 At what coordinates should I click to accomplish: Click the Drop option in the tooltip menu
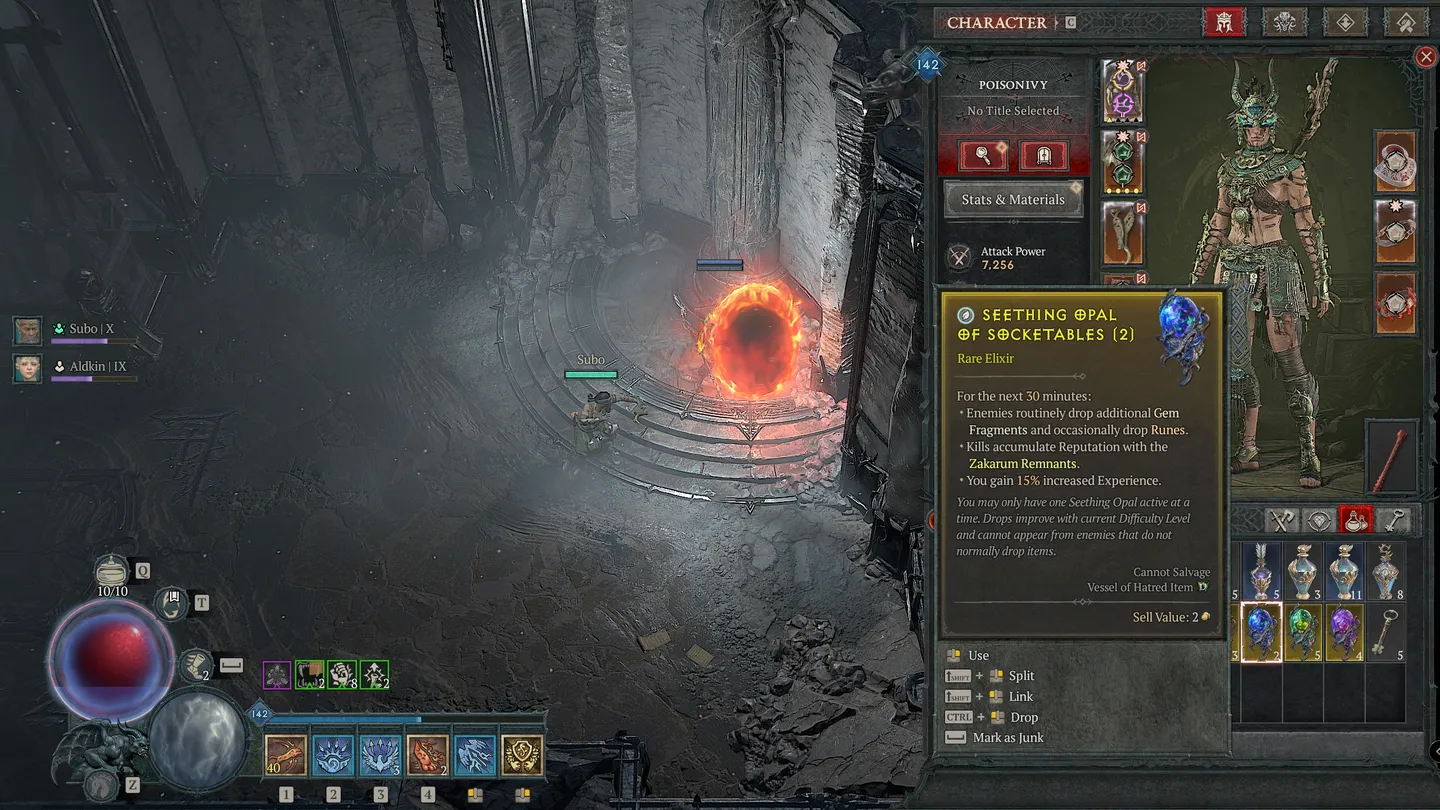click(x=1023, y=717)
